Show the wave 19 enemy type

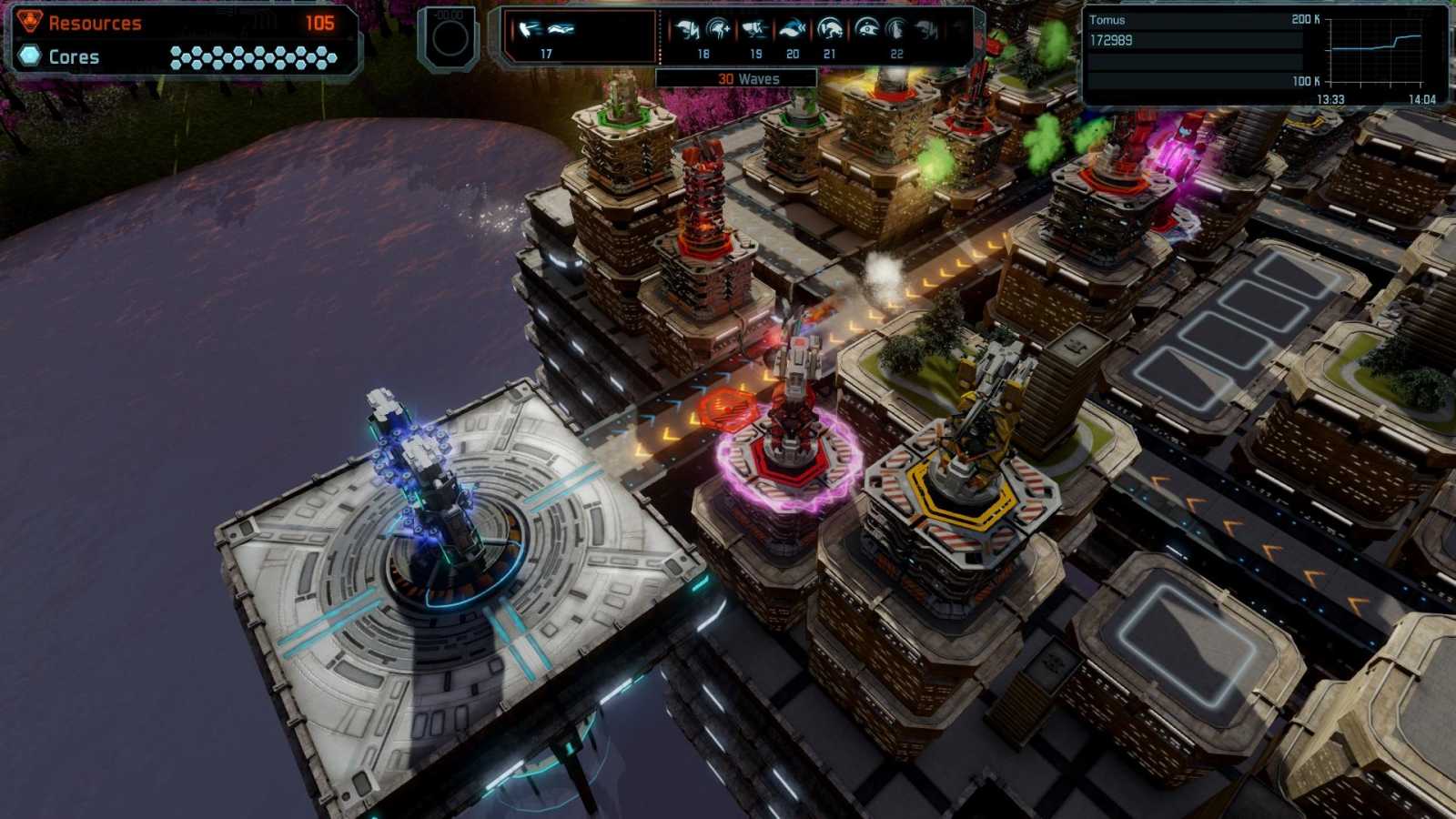754,32
